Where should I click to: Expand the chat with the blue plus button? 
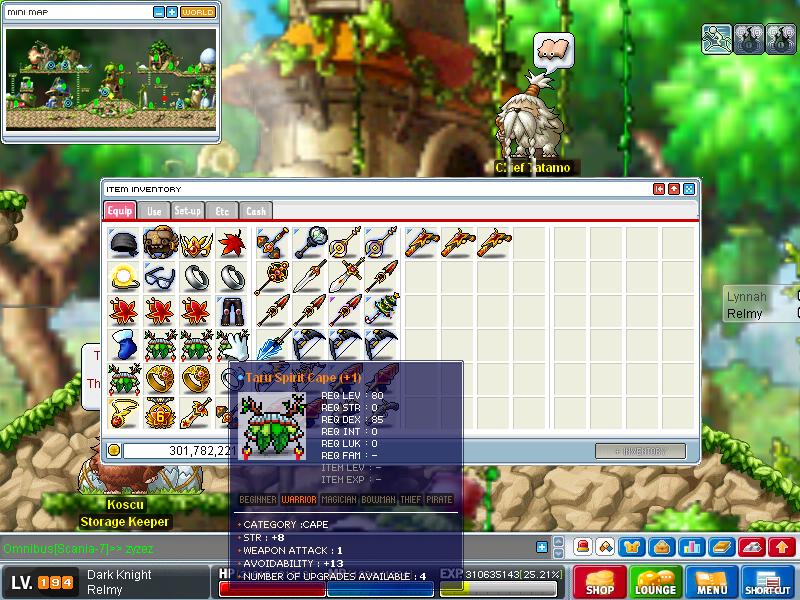(542, 547)
